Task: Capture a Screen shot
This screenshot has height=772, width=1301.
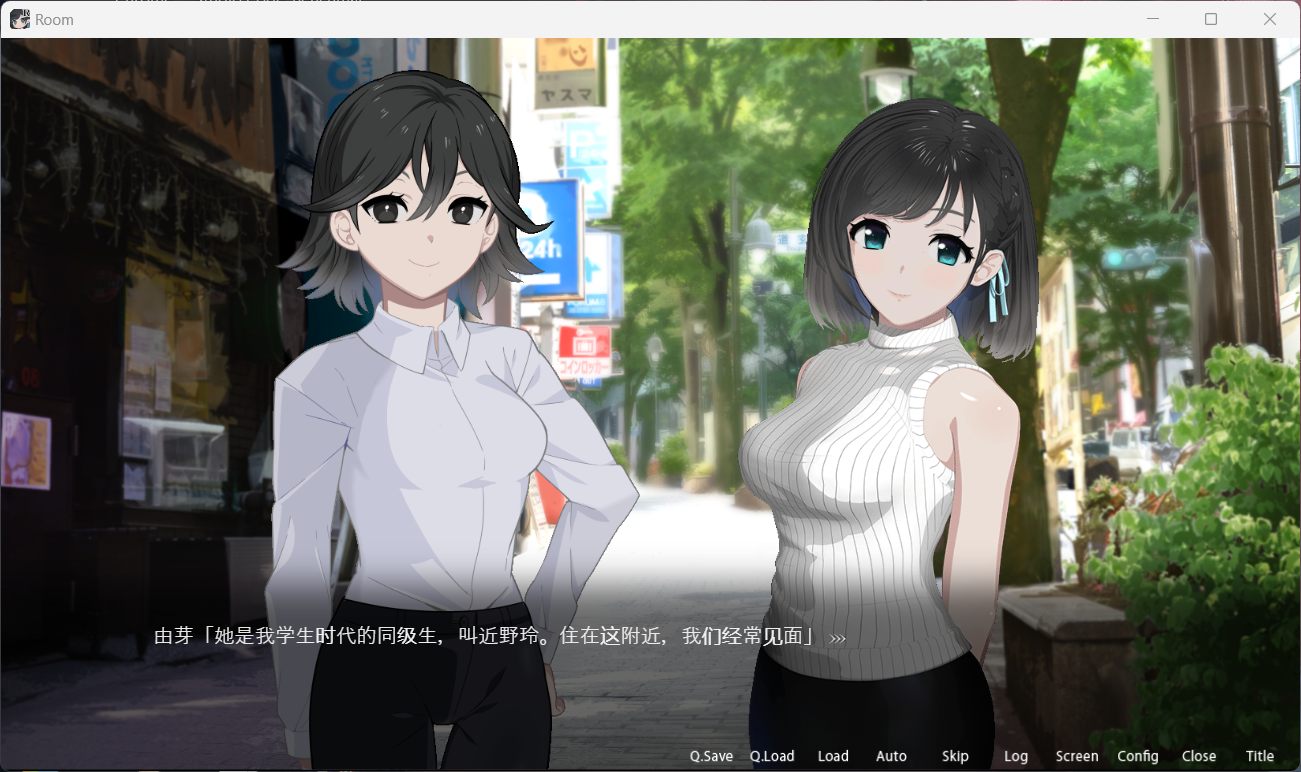Action: tap(1076, 756)
